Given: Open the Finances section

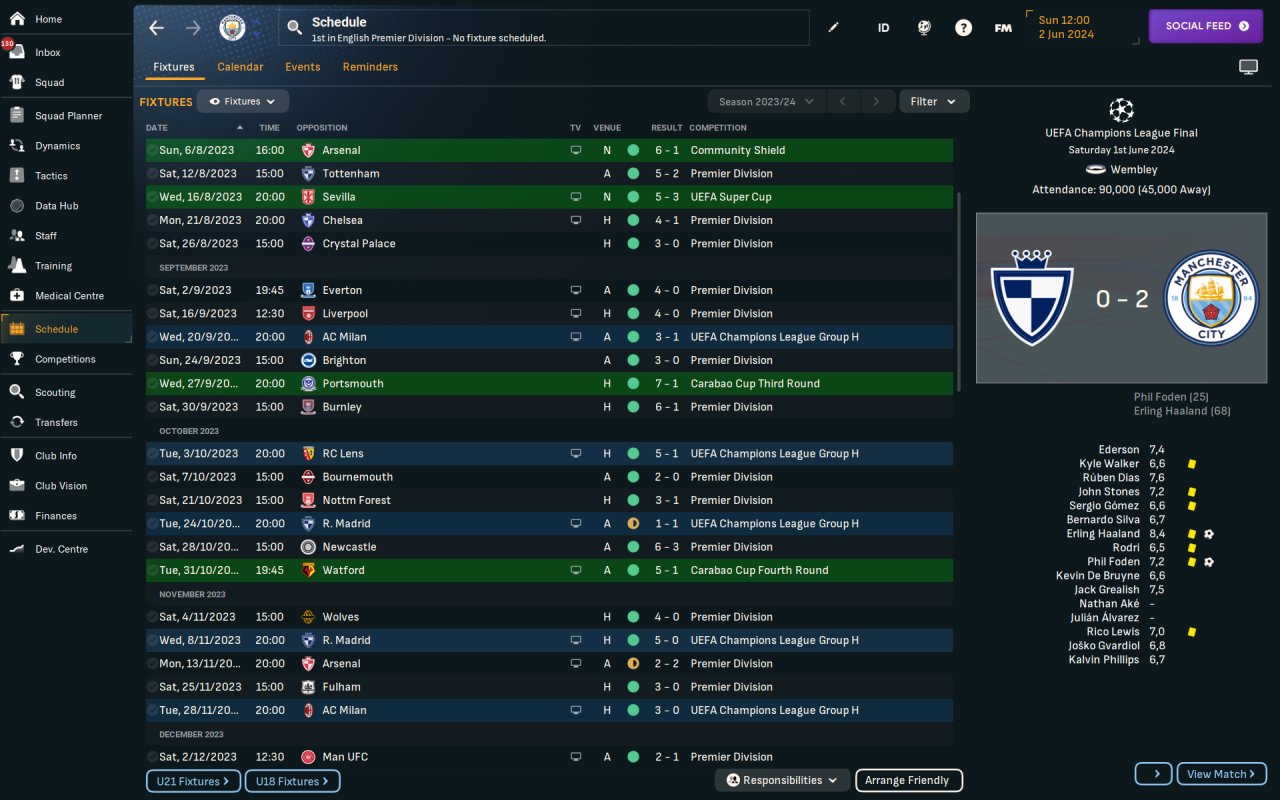Looking at the screenshot, I should tap(55, 516).
